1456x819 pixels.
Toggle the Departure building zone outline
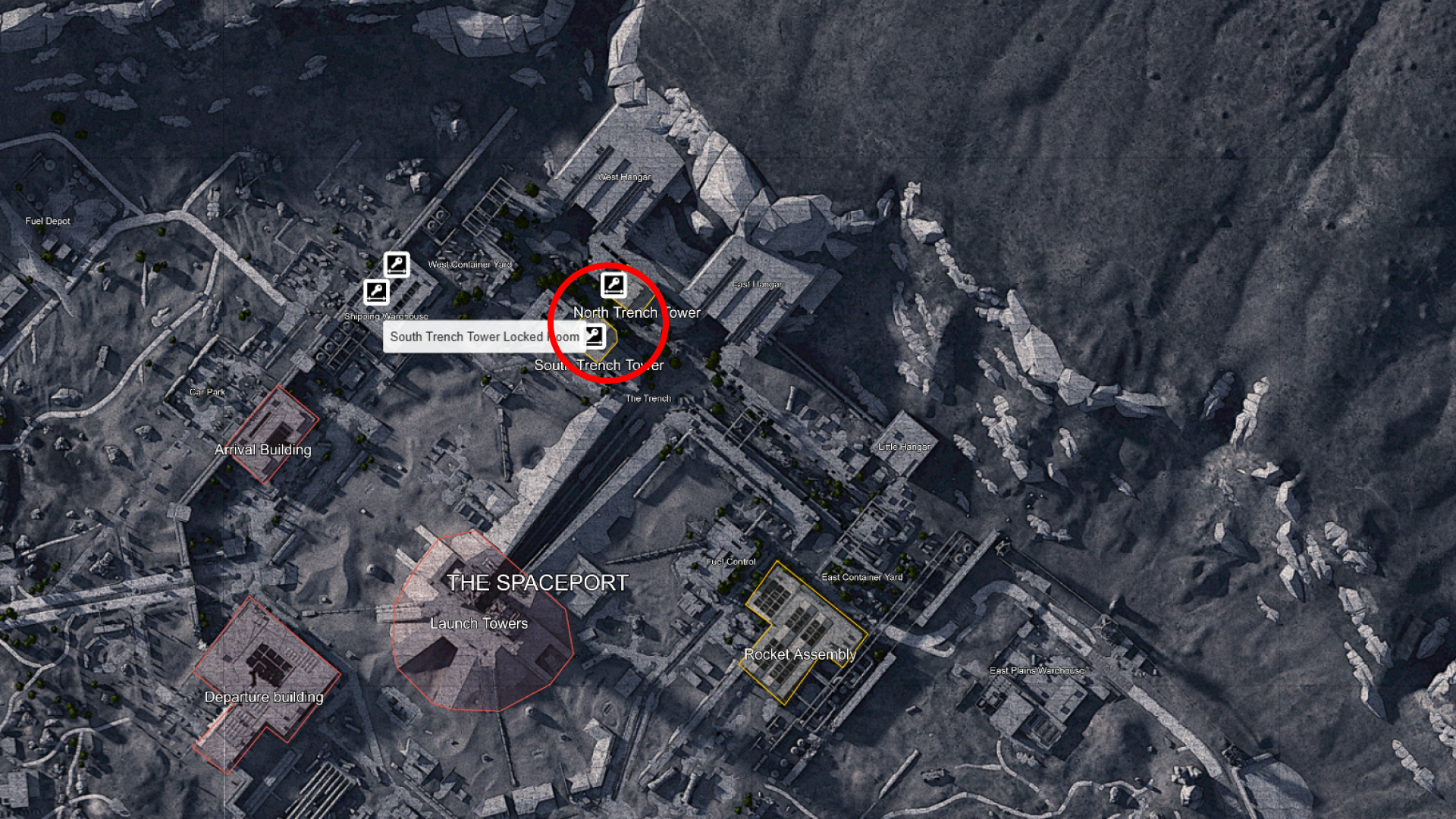tap(265, 696)
